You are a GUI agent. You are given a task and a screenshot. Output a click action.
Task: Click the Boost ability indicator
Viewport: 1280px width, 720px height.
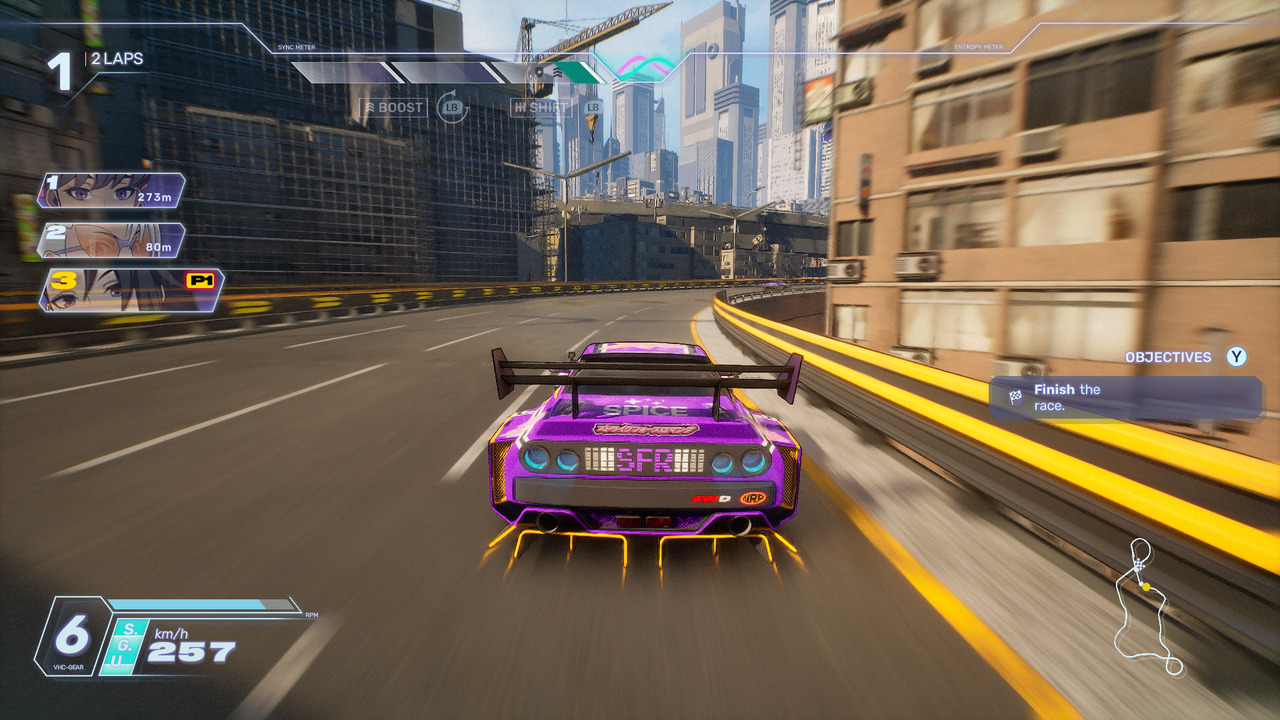[395, 108]
